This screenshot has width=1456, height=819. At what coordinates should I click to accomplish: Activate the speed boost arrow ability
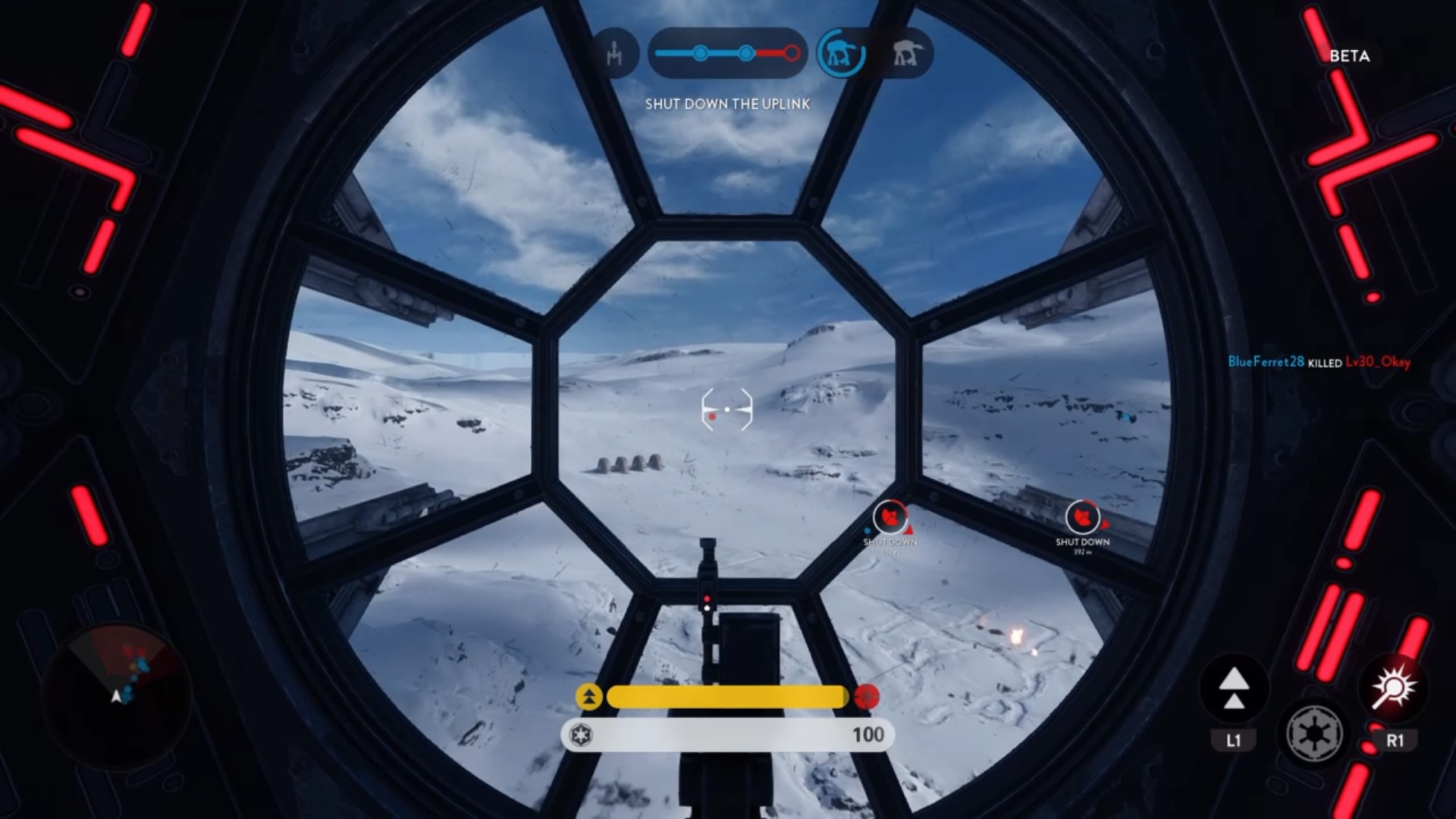(x=1234, y=689)
